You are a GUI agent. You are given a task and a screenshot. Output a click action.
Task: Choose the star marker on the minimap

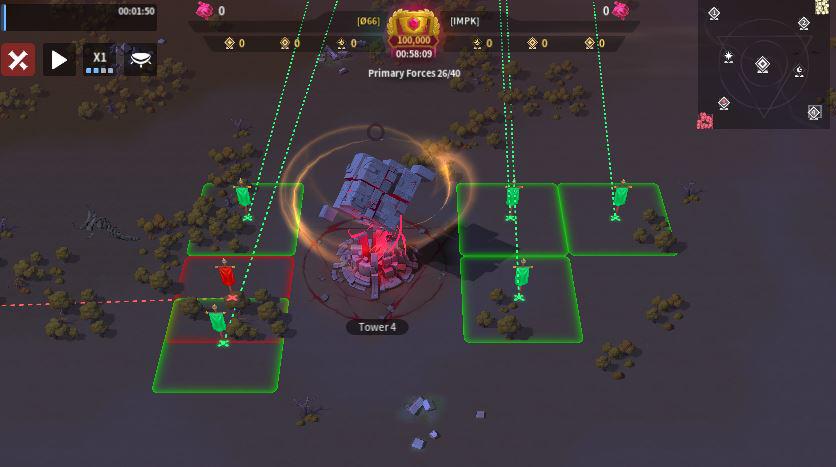(x=729, y=58)
